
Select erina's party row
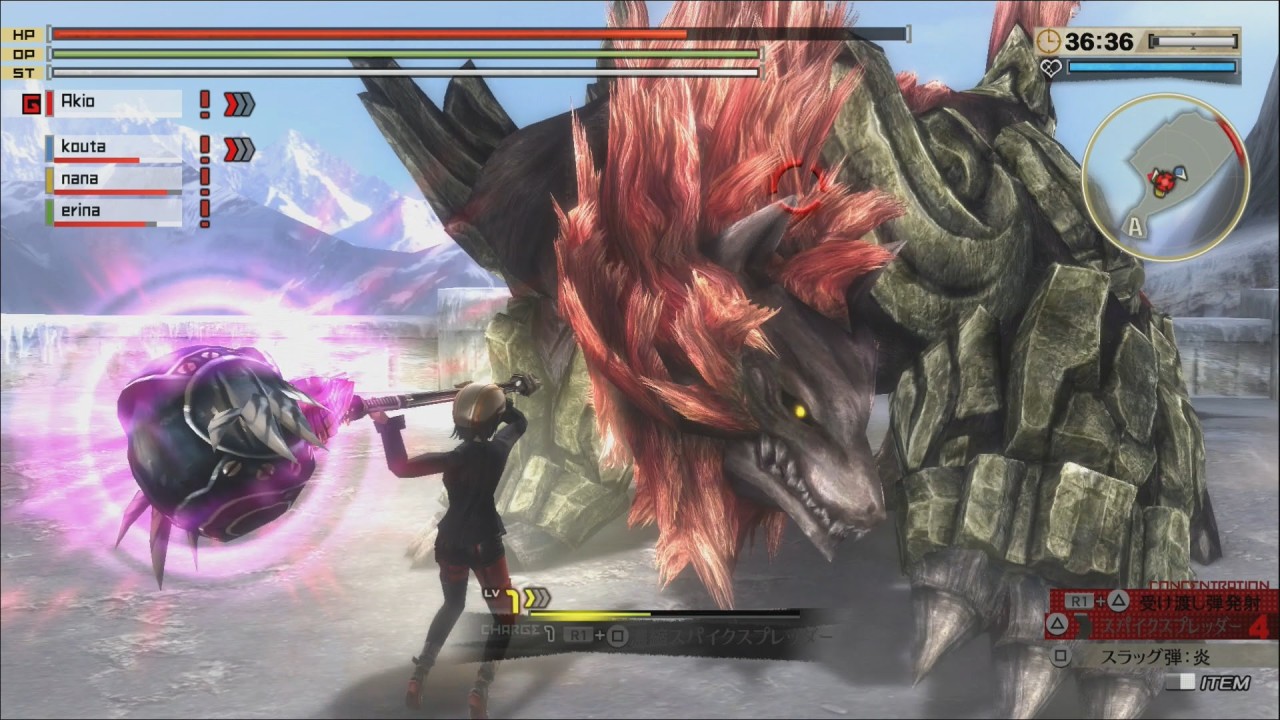[x=113, y=212]
